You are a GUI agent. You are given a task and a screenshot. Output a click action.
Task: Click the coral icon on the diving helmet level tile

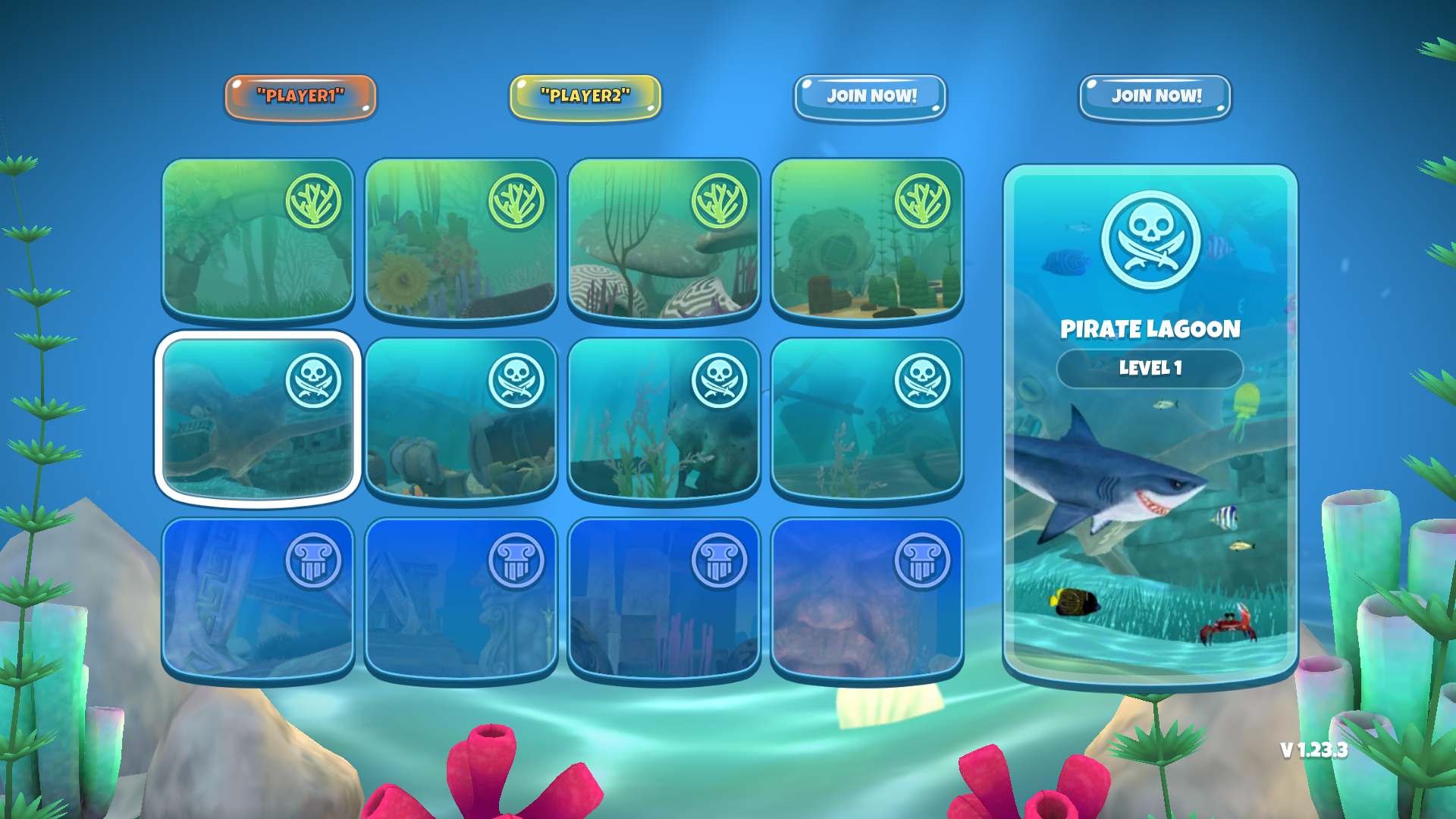(923, 203)
